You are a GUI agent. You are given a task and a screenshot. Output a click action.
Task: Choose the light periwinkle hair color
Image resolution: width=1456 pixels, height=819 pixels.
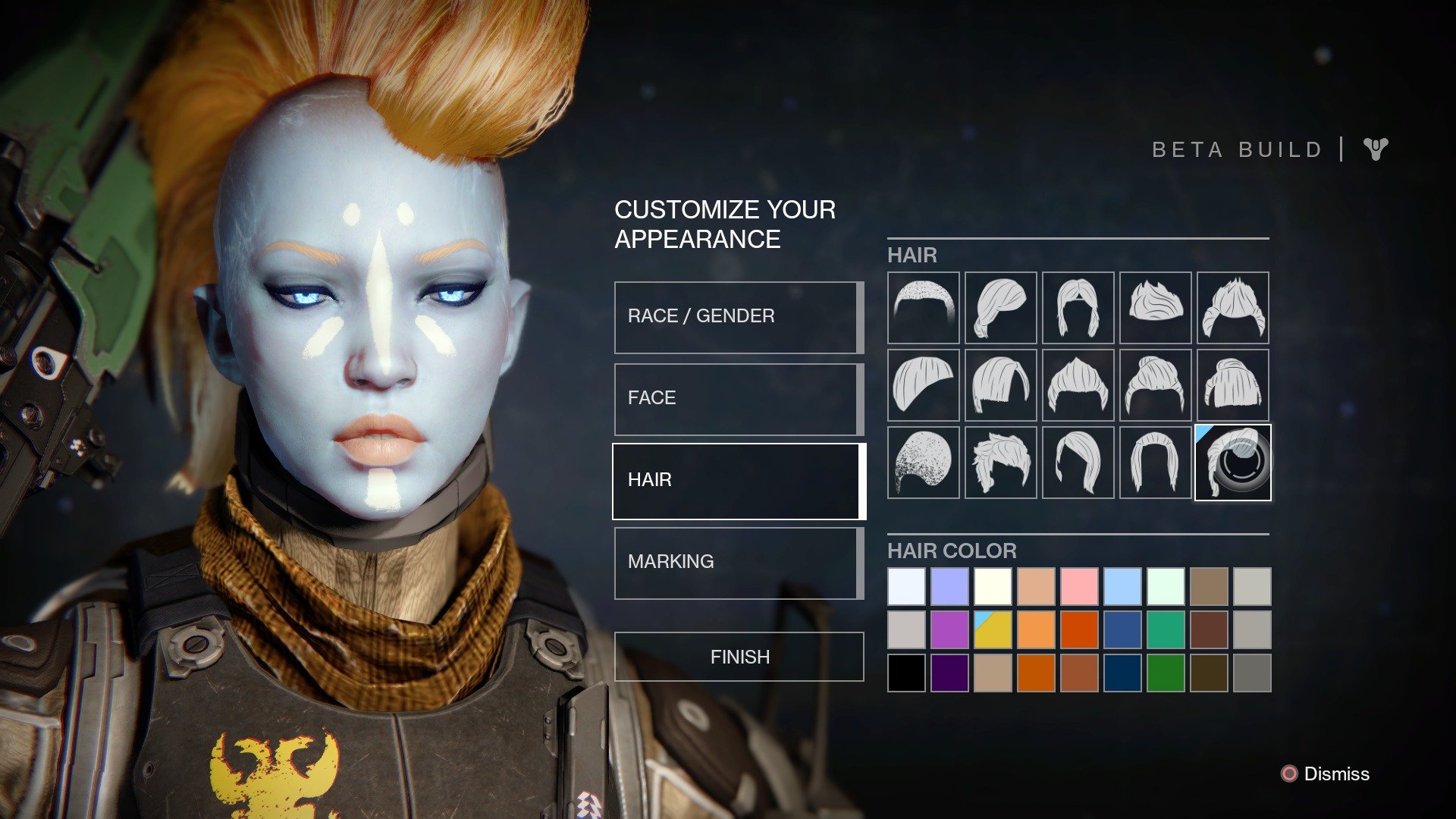(x=949, y=586)
